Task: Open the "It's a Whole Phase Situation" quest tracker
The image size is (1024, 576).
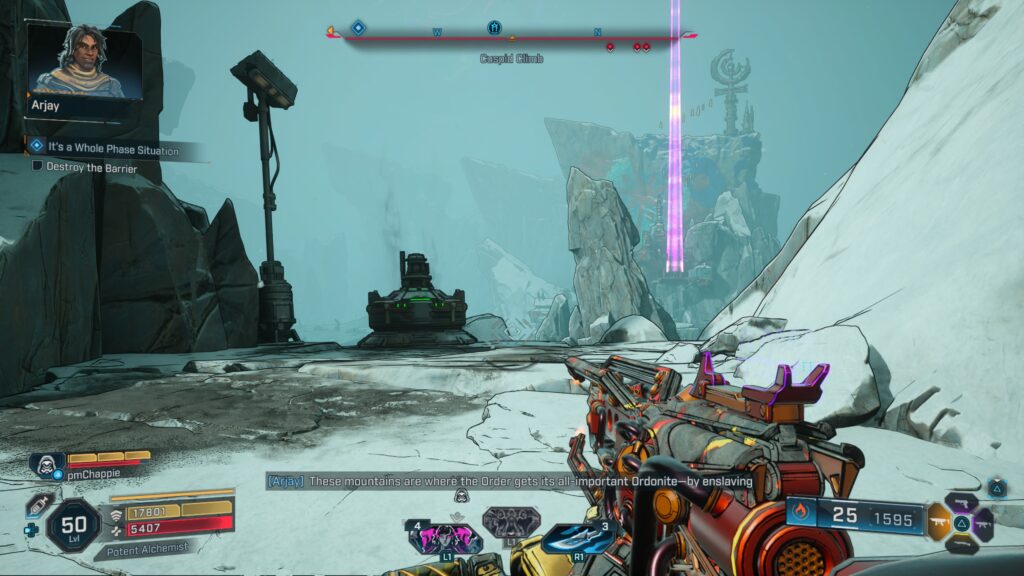Action: (x=112, y=149)
